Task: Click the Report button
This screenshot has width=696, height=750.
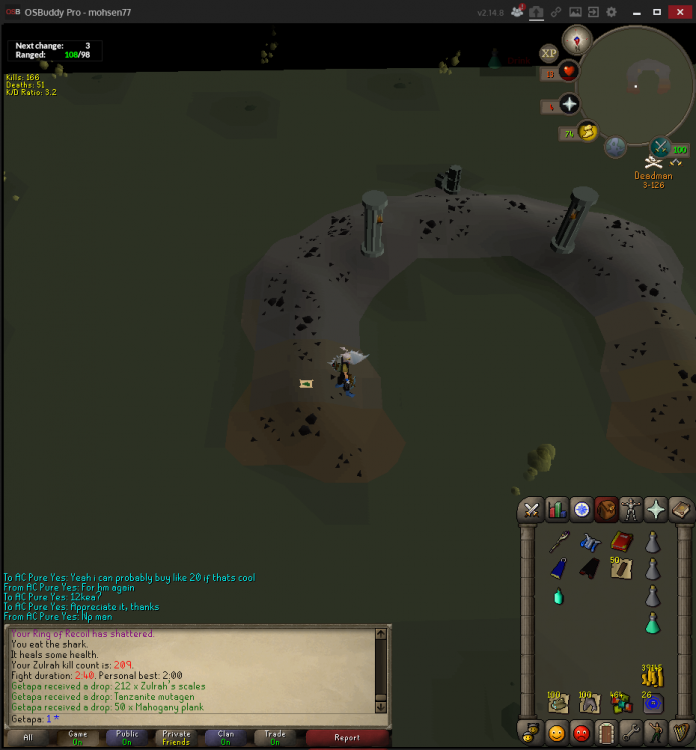Action: [347, 737]
